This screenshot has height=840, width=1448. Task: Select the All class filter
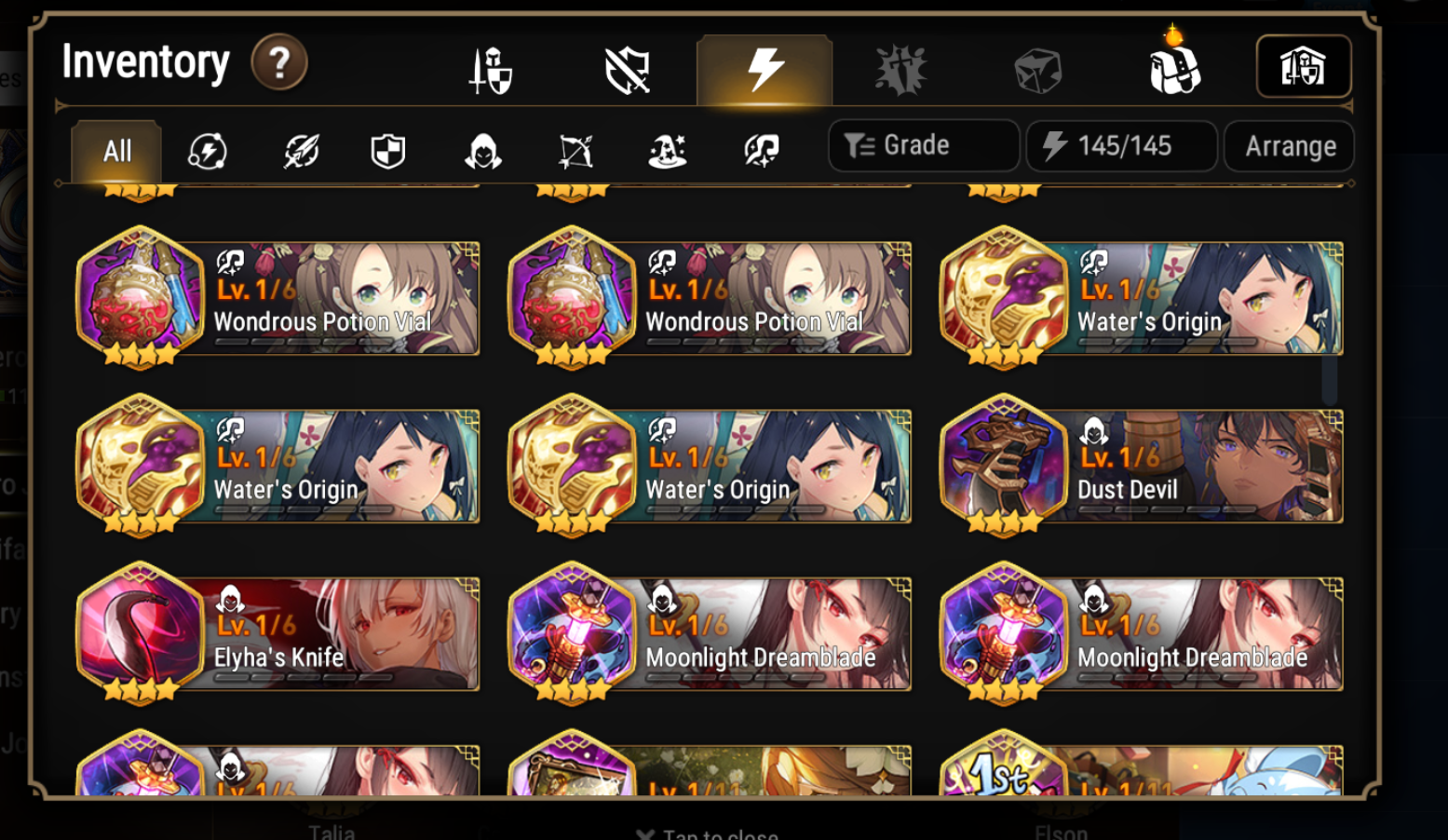click(x=115, y=151)
